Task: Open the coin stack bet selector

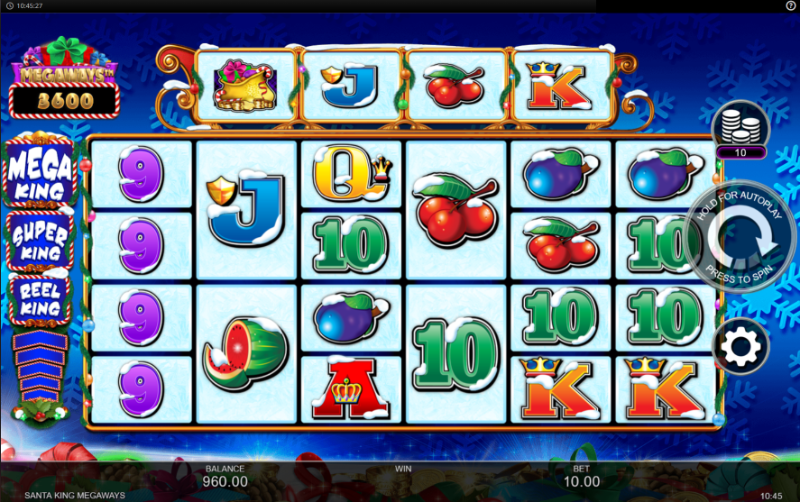Action: [x=740, y=127]
